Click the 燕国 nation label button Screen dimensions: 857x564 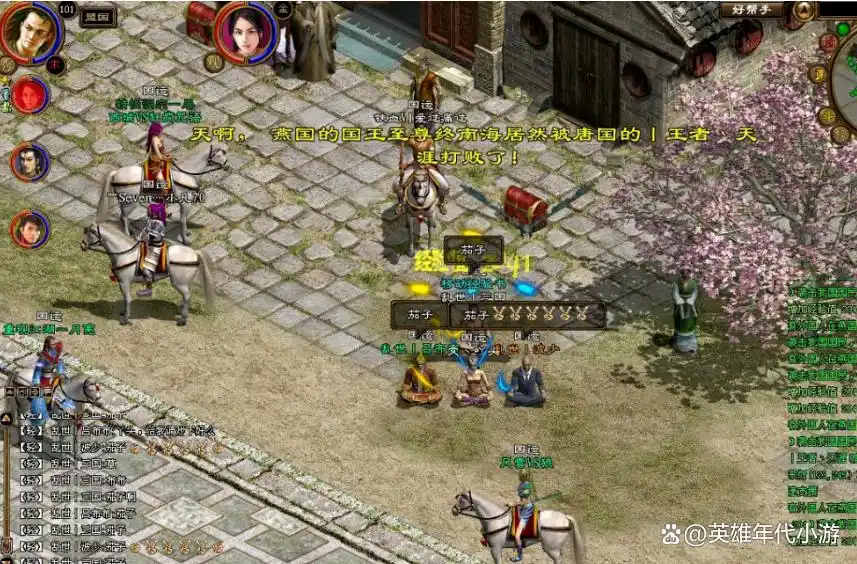pos(98,17)
